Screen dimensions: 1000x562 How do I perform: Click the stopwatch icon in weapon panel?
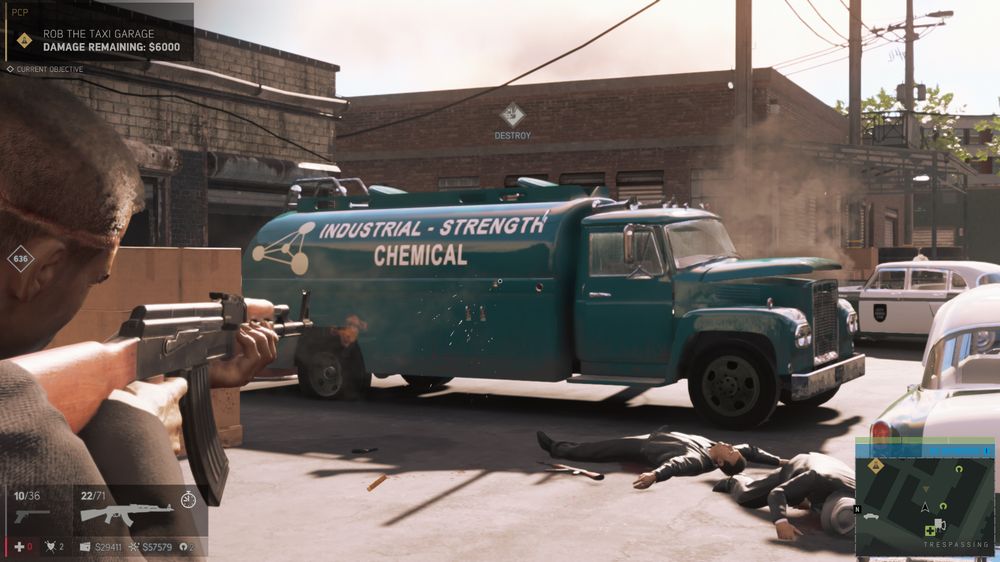pos(188,498)
